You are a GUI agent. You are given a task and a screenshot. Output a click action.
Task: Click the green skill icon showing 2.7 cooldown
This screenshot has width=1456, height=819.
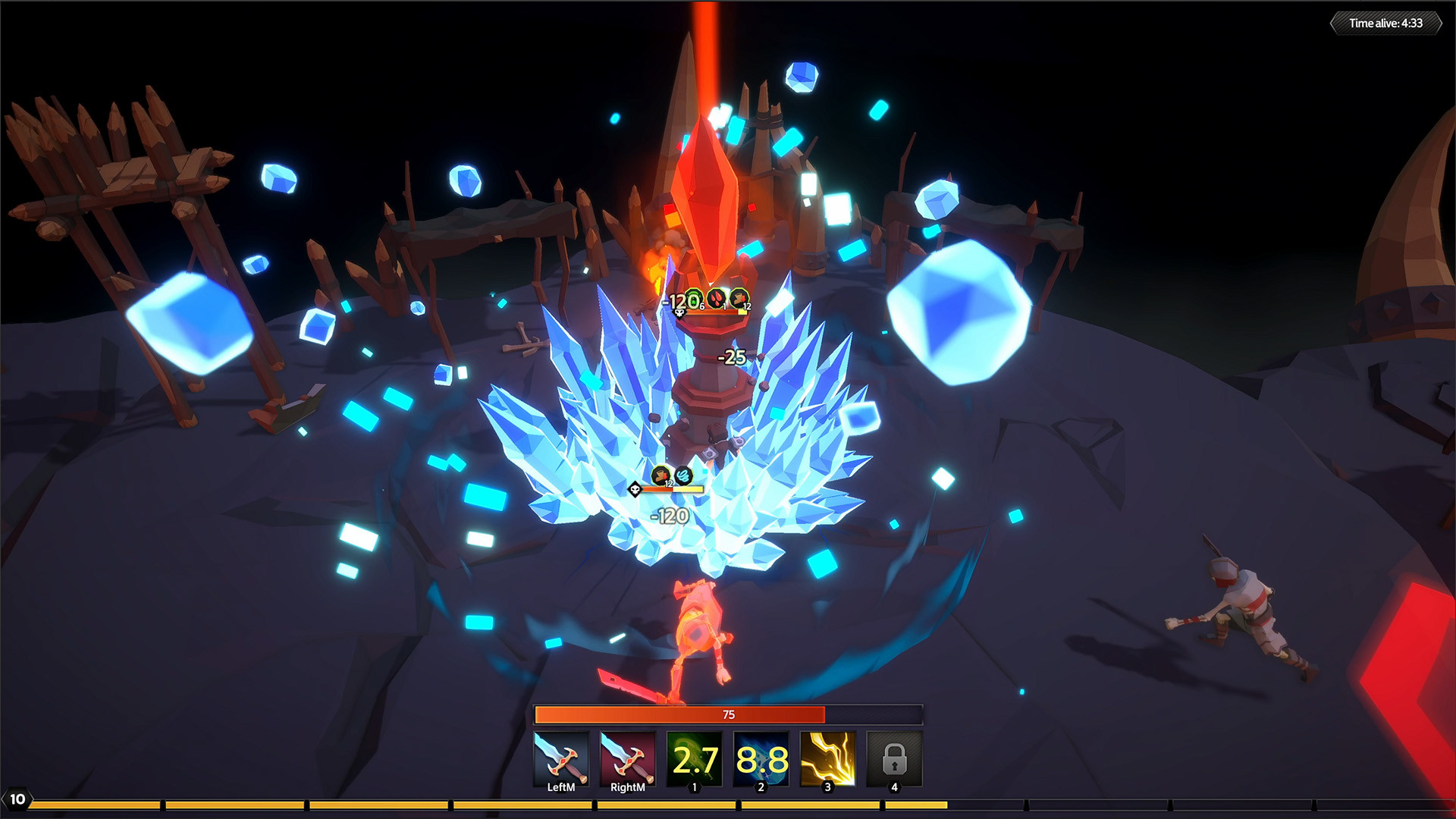(x=694, y=757)
